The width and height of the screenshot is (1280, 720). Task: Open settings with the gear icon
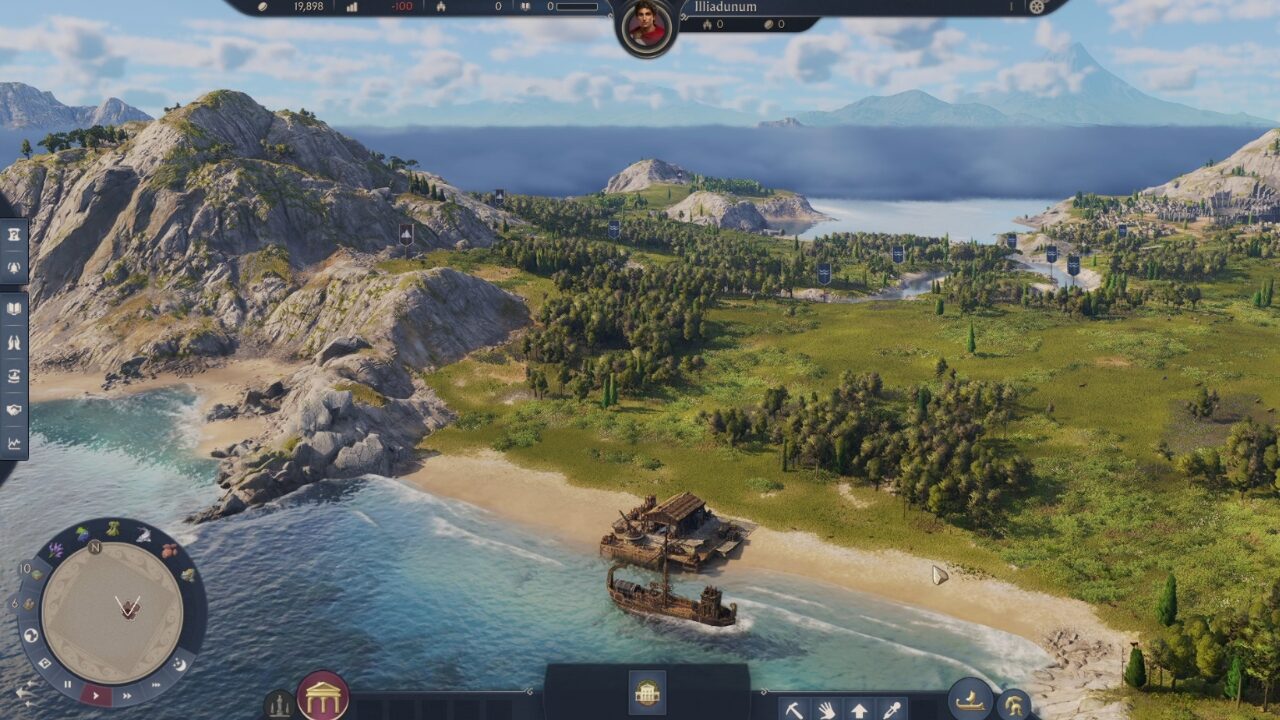(1037, 7)
